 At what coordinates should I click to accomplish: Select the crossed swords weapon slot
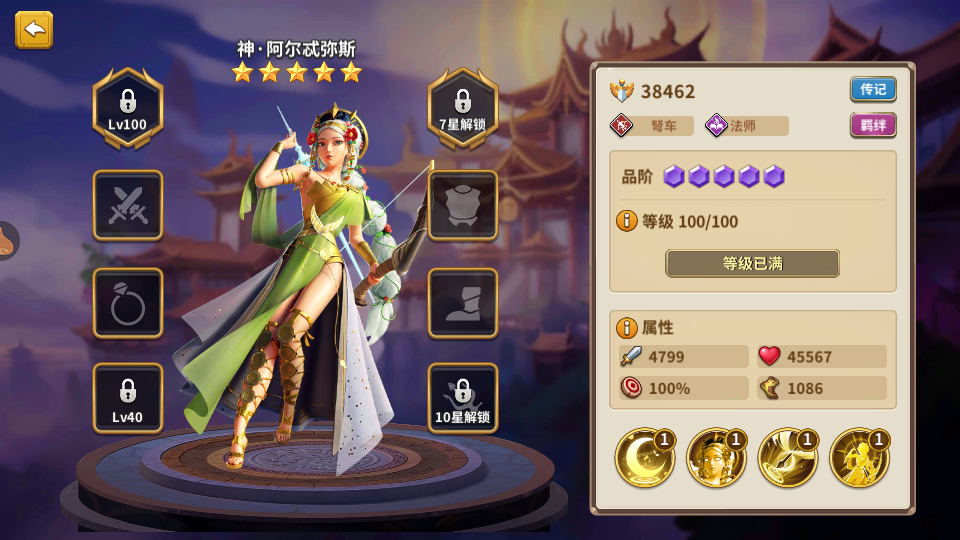(128, 205)
